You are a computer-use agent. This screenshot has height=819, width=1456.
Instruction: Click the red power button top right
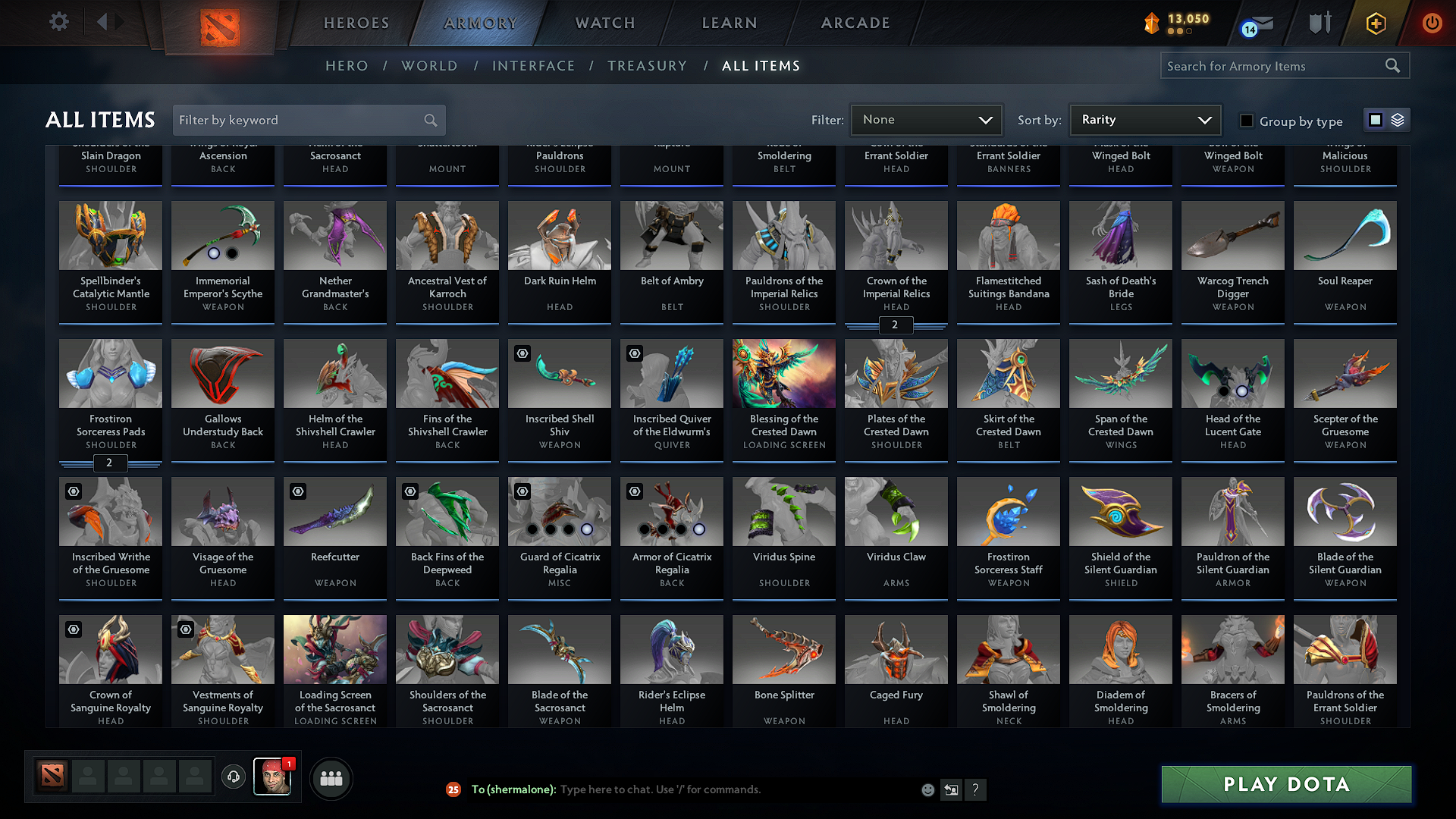[1432, 23]
